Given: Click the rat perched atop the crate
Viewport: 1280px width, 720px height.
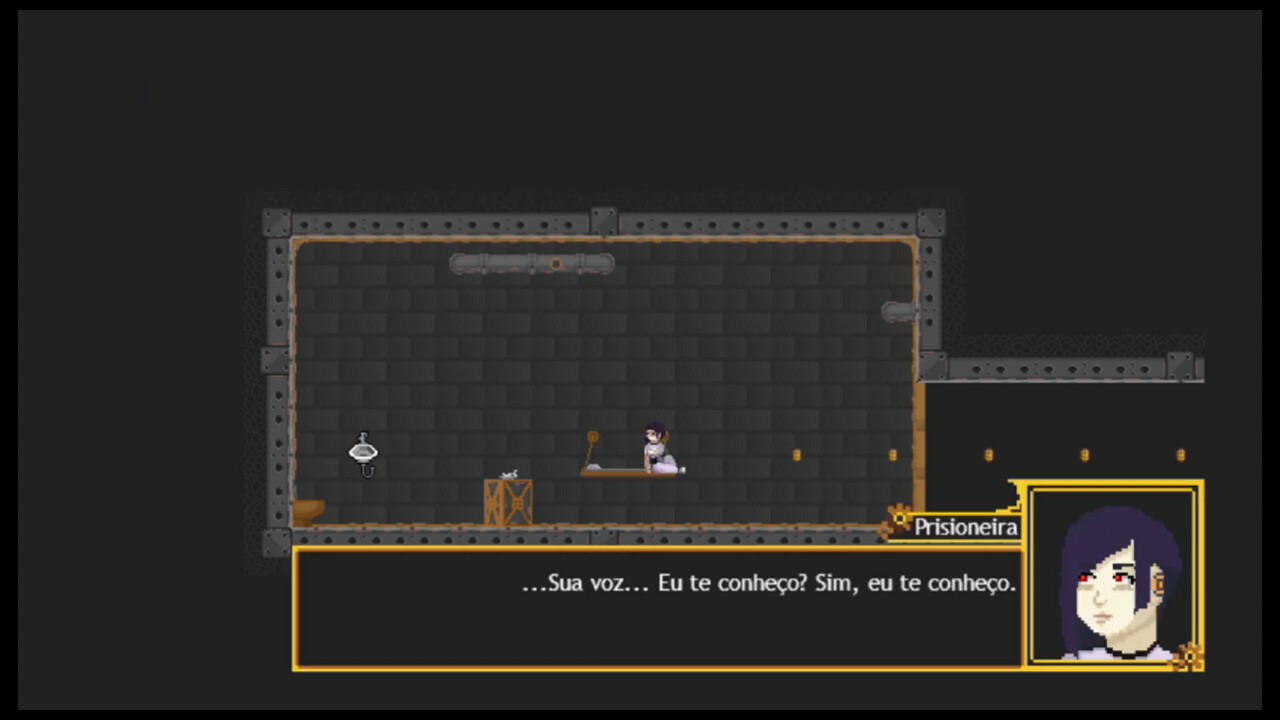Looking at the screenshot, I should 507,472.
